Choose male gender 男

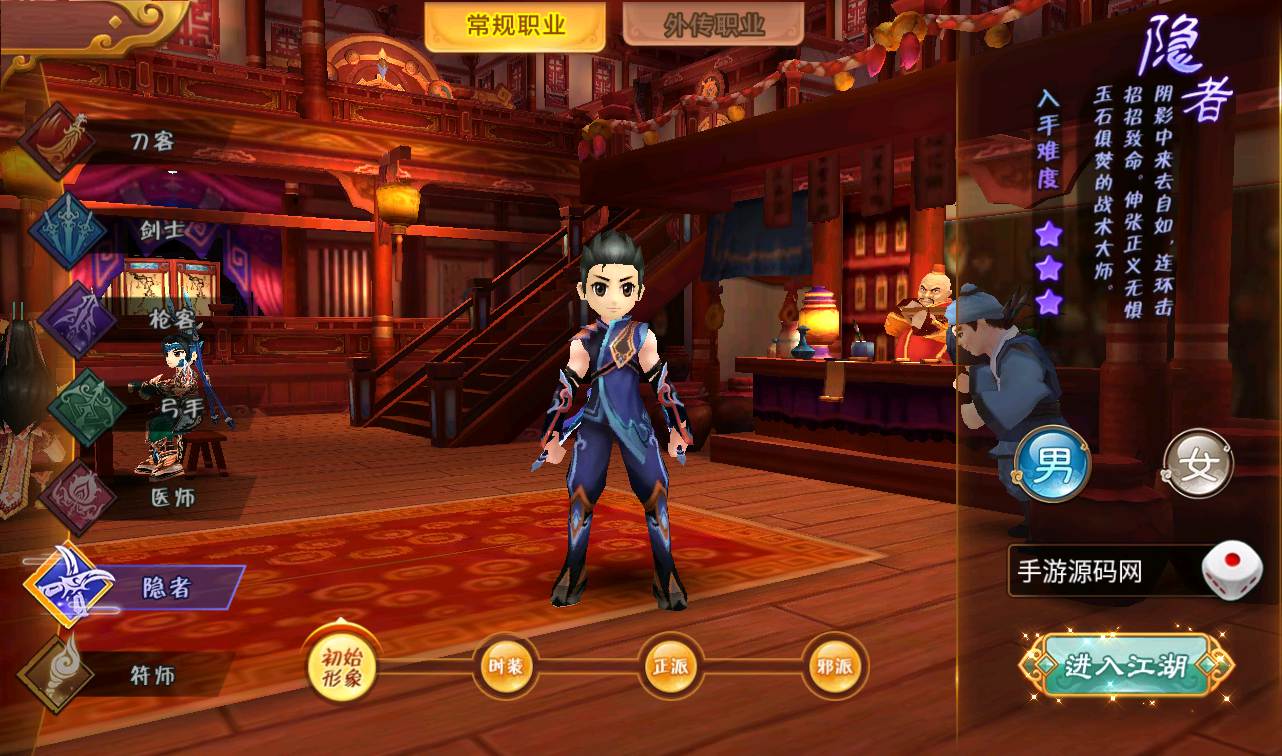tap(1052, 466)
